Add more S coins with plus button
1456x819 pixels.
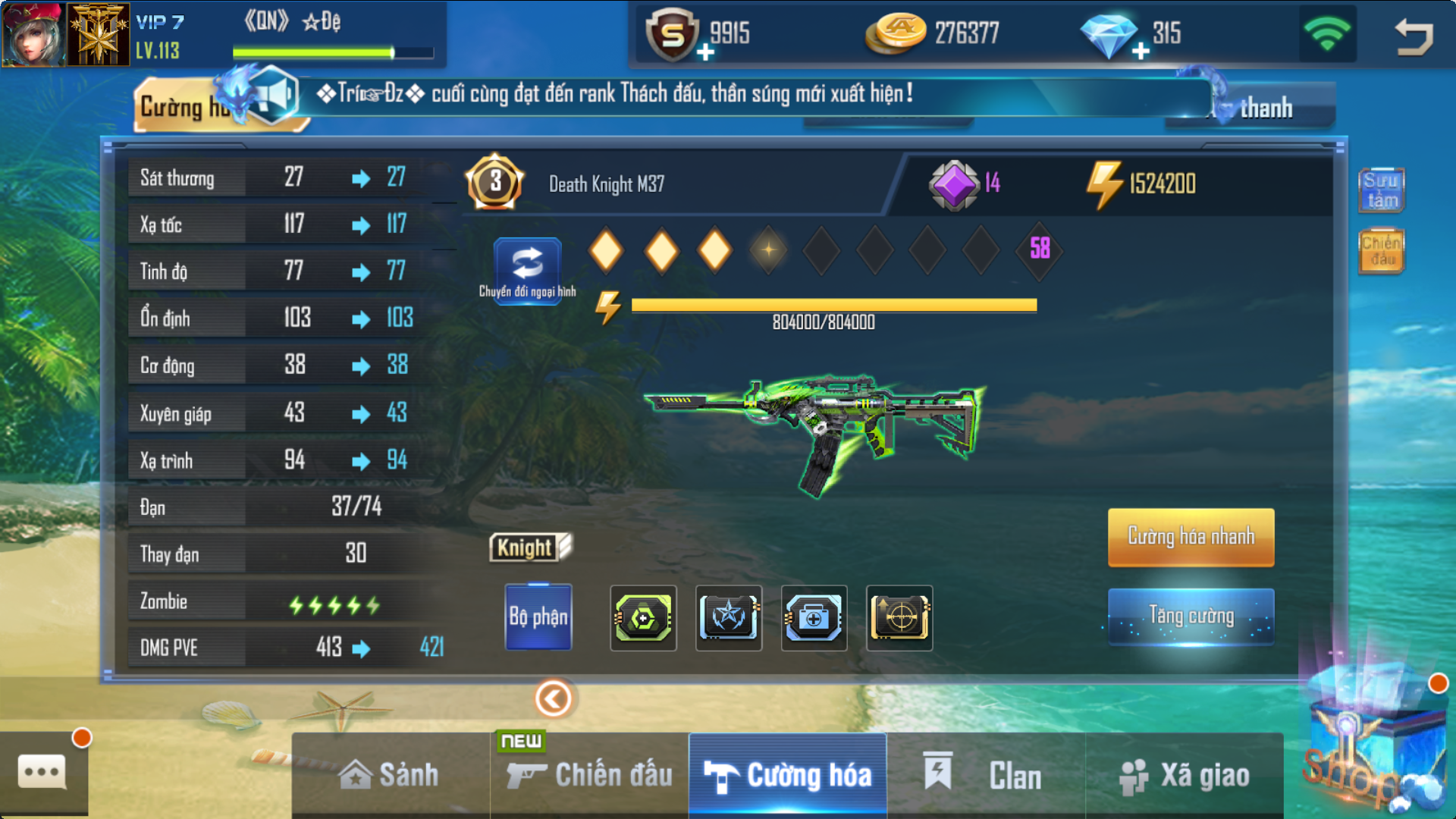[x=705, y=52]
